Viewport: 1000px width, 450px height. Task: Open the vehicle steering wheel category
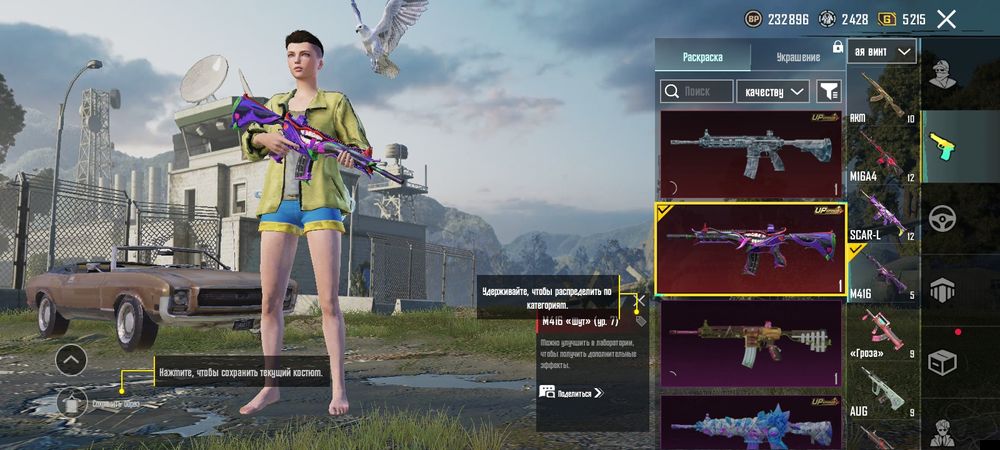pyautogui.click(x=940, y=218)
